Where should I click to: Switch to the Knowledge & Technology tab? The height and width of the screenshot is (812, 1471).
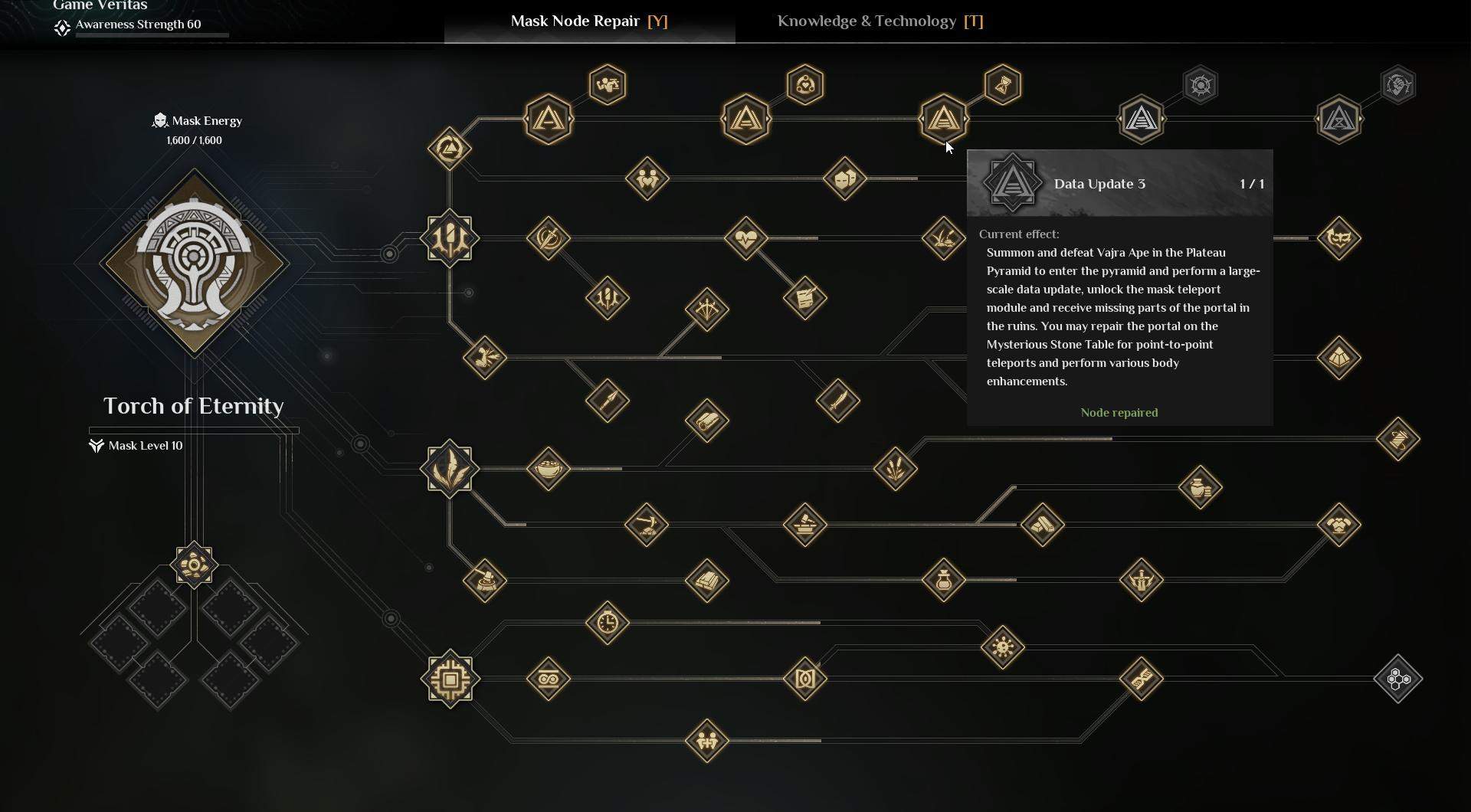(880, 21)
